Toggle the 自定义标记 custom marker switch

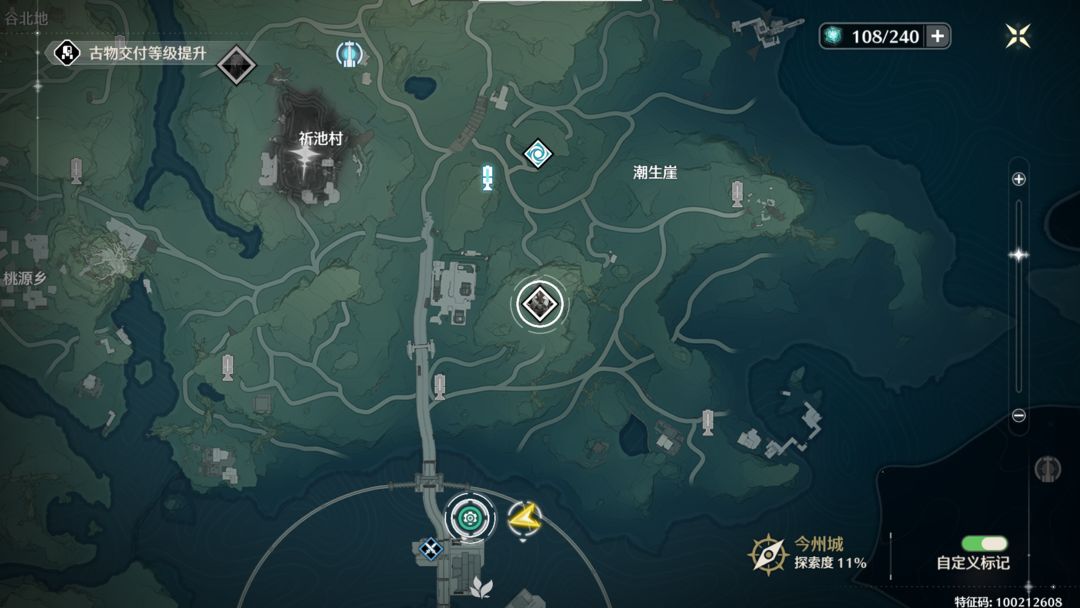pos(984,544)
